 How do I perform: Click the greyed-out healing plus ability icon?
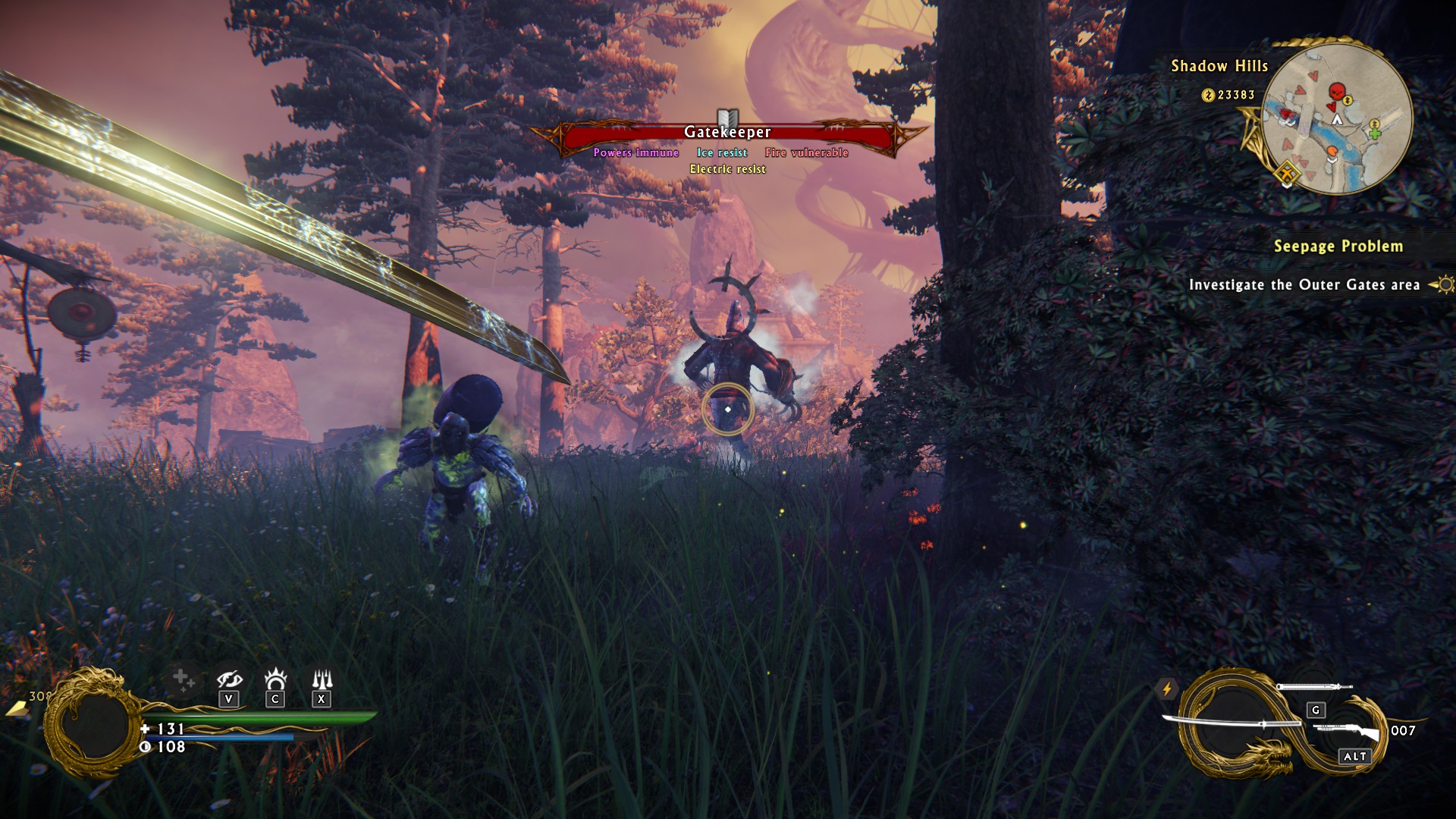tap(181, 680)
